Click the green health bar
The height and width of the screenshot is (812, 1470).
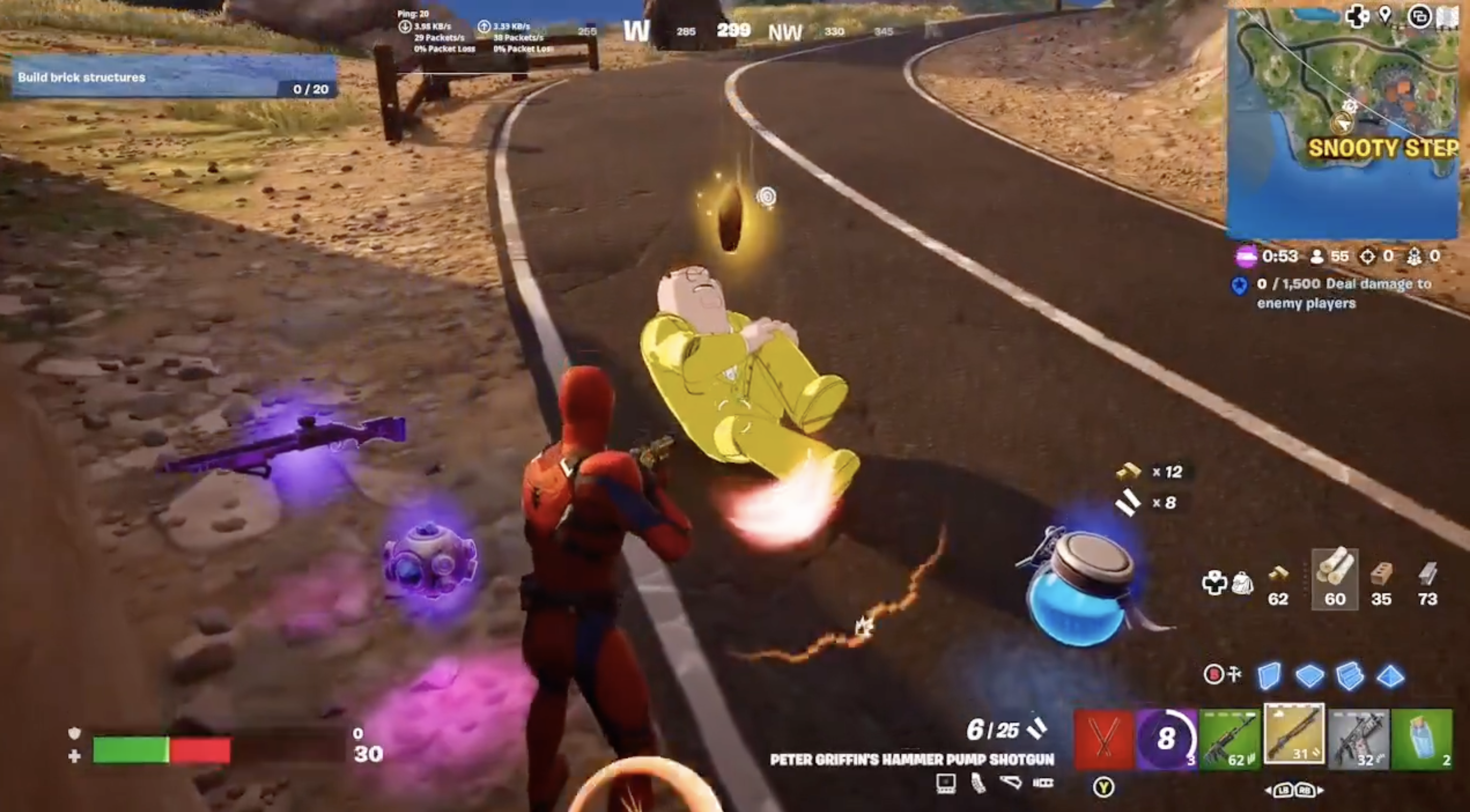pyautogui.click(x=131, y=751)
